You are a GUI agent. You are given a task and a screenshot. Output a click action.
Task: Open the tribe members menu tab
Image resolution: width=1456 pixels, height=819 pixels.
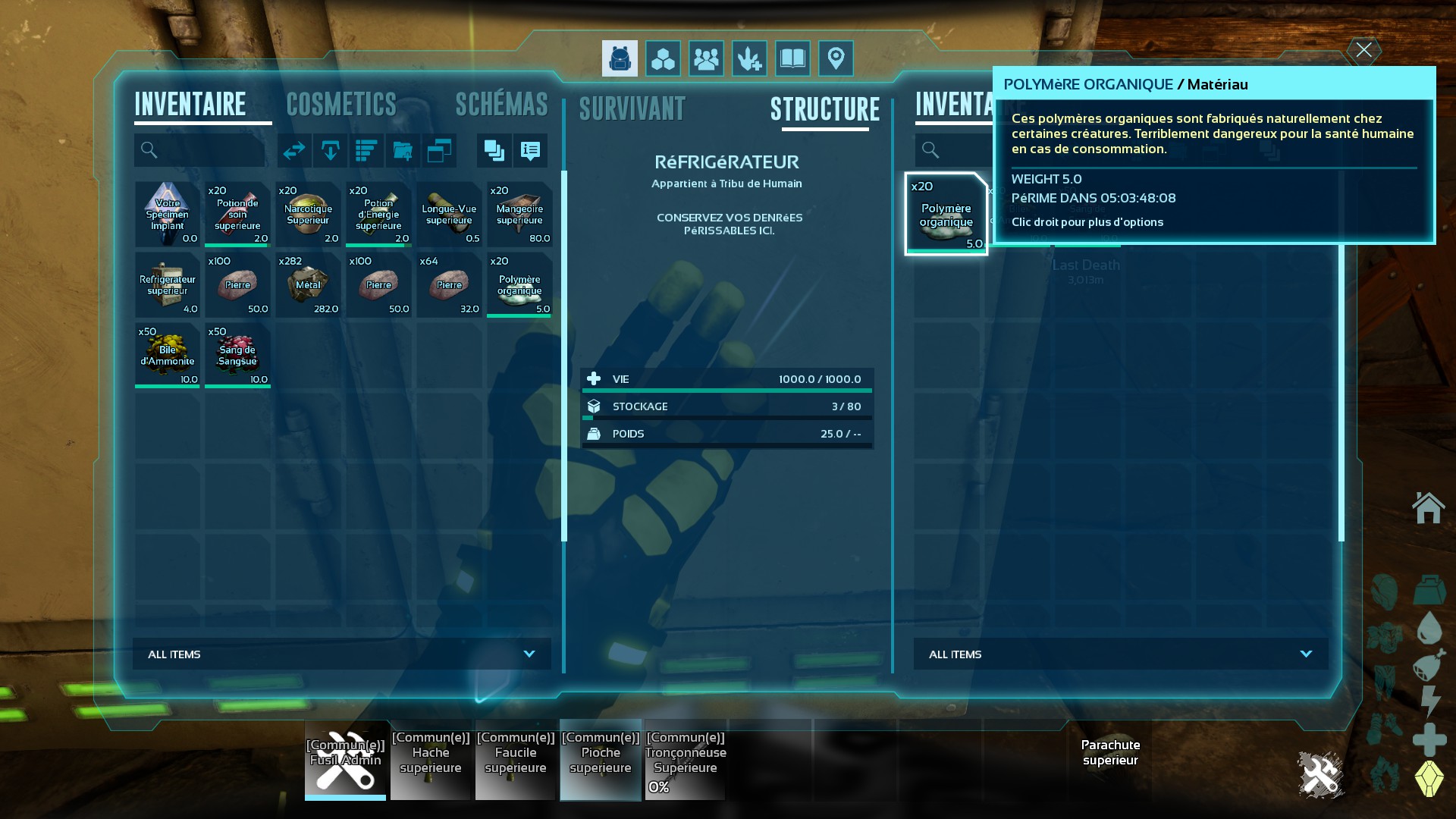pyautogui.click(x=706, y=58)
